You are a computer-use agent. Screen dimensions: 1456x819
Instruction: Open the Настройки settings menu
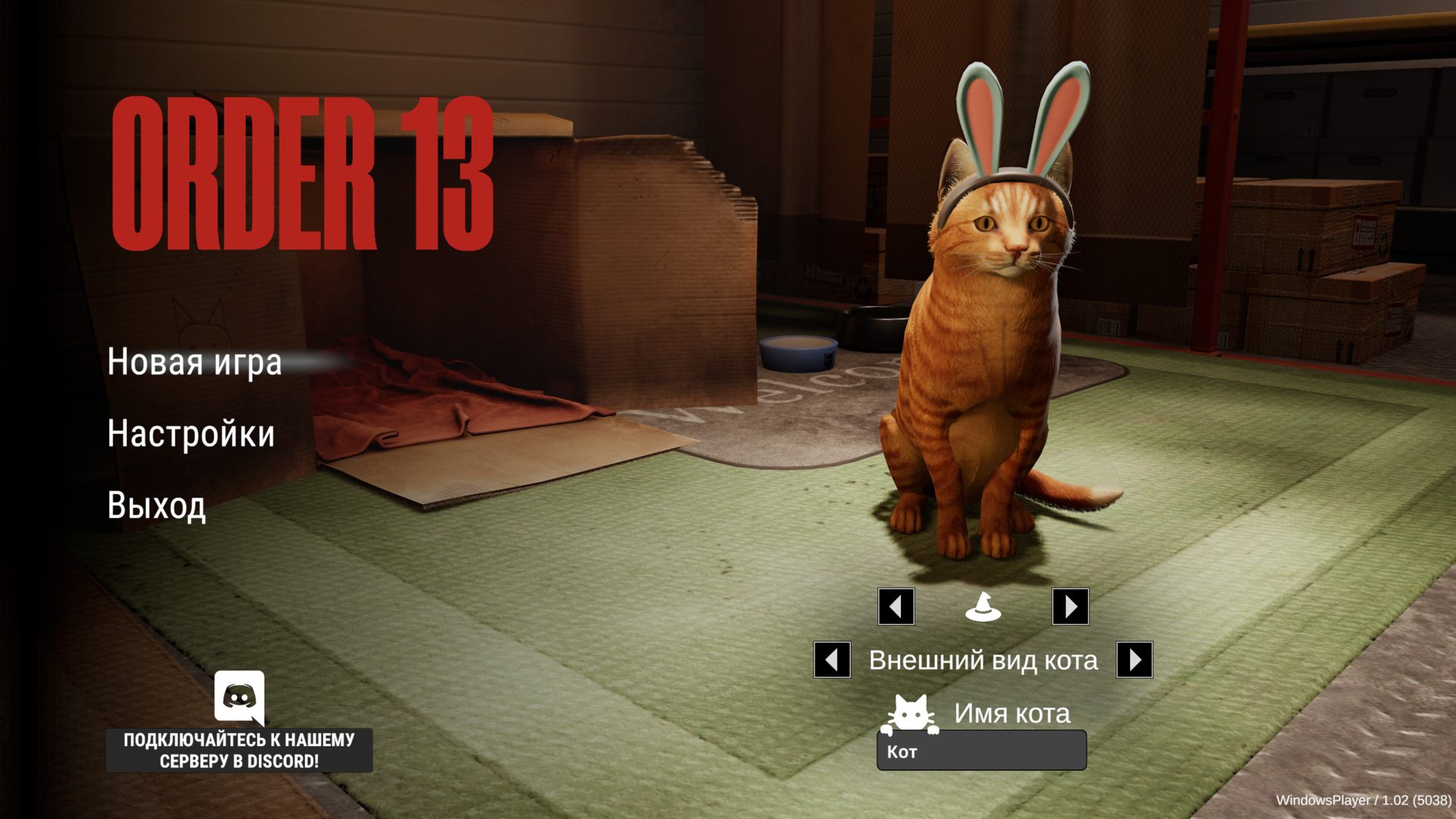tap(190, 434)
